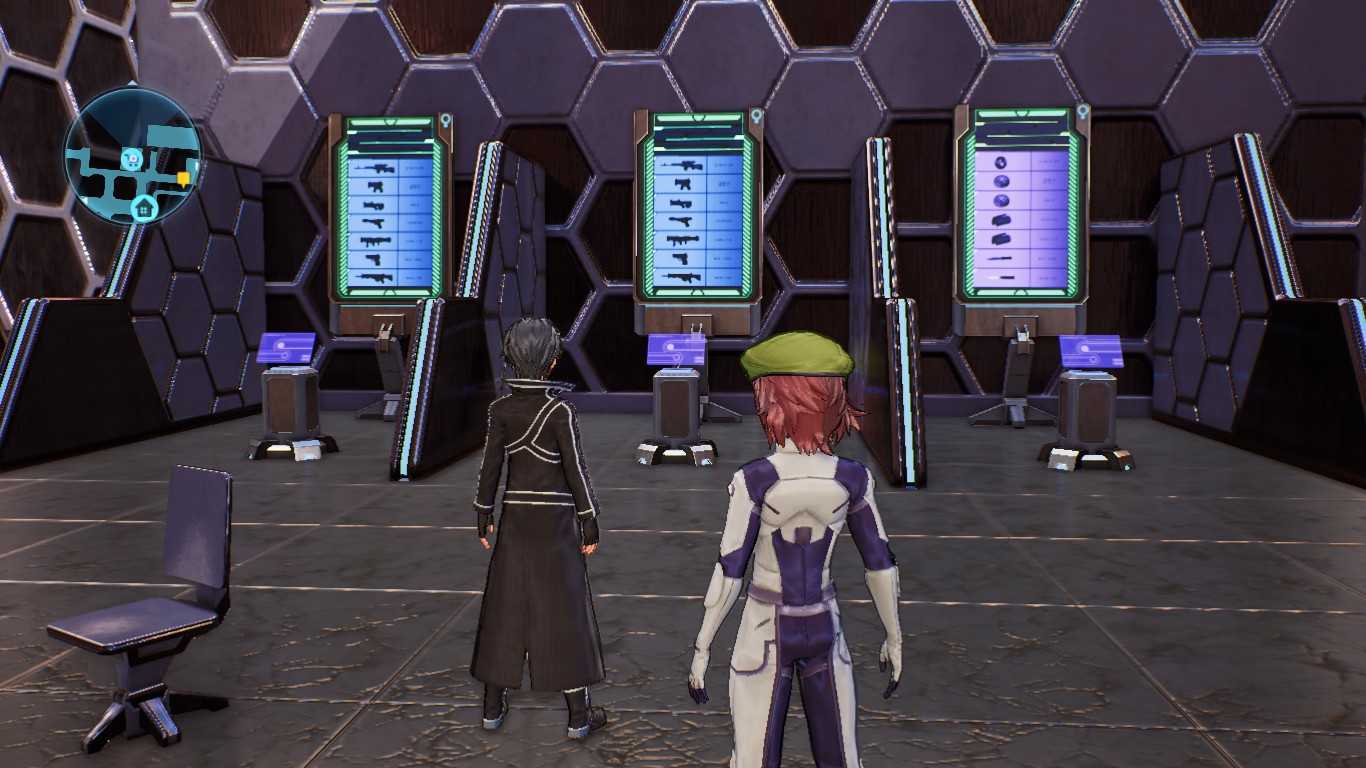Select the shopping cart marker on minimap
1366x768 pixels.
pos(130,158)
